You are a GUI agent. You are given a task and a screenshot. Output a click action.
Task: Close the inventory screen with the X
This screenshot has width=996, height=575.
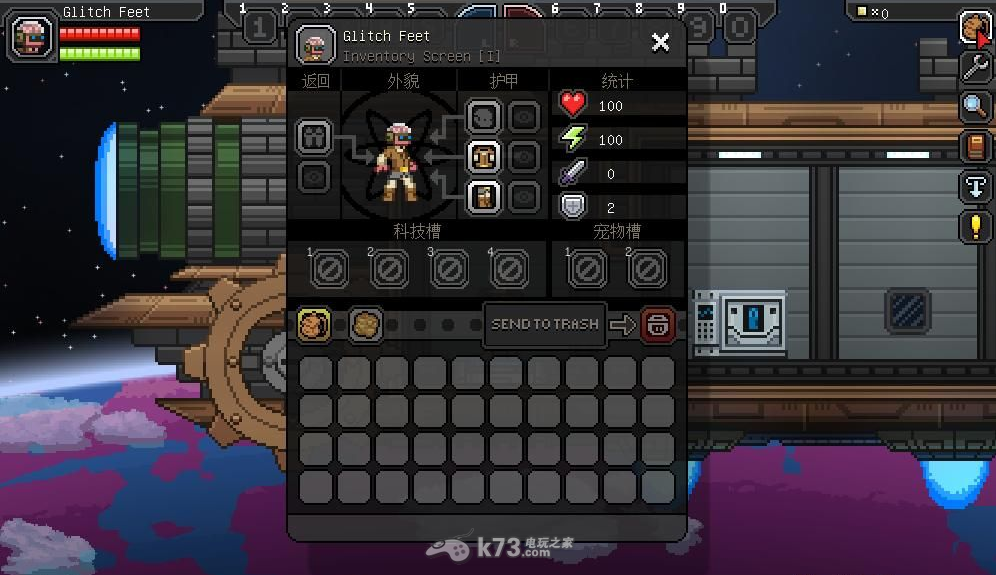660,42
